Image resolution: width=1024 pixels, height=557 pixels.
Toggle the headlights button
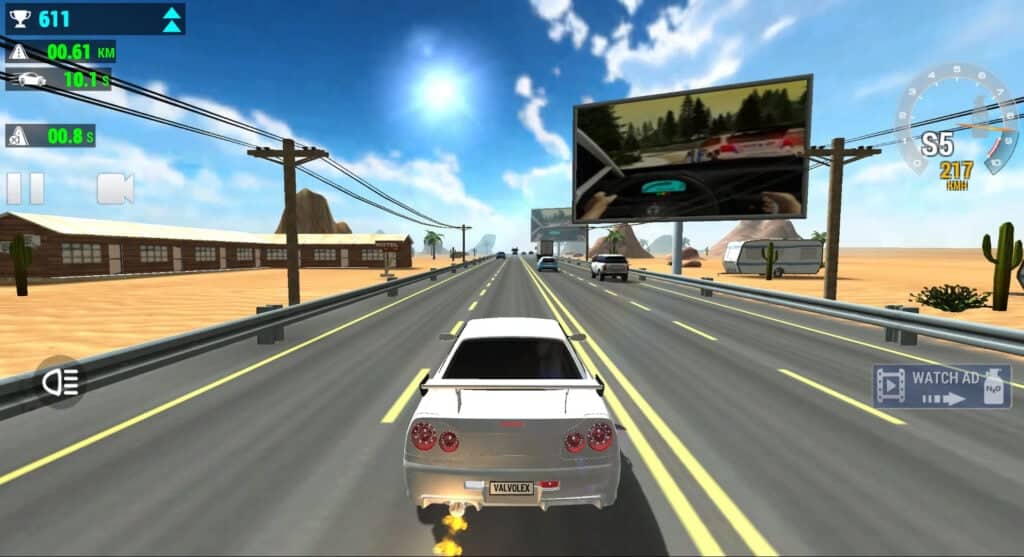[59, 381]
